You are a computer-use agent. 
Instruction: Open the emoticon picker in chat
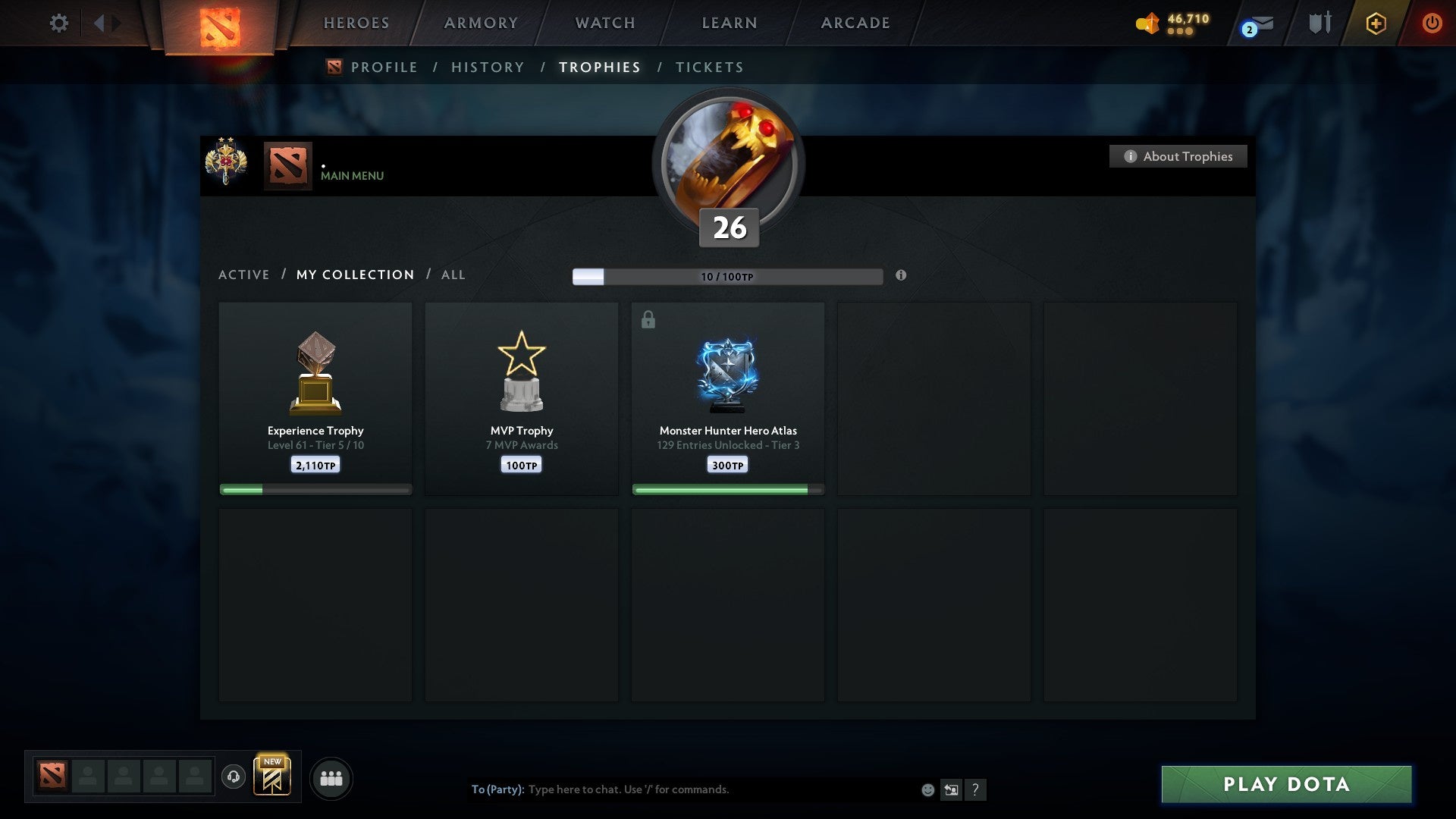coord(927,789)
